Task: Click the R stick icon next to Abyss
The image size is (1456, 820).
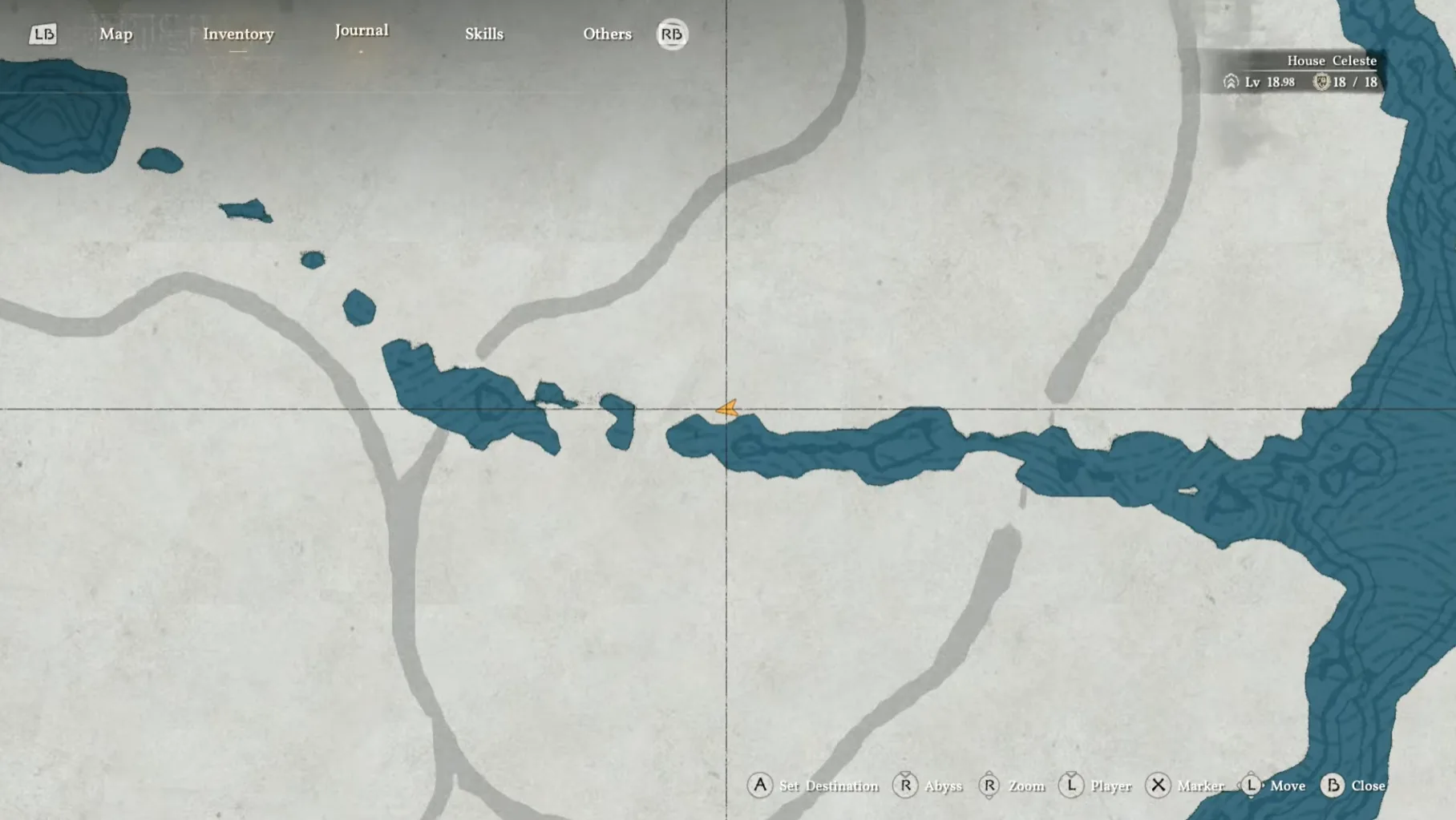Action: click(907, 786)
